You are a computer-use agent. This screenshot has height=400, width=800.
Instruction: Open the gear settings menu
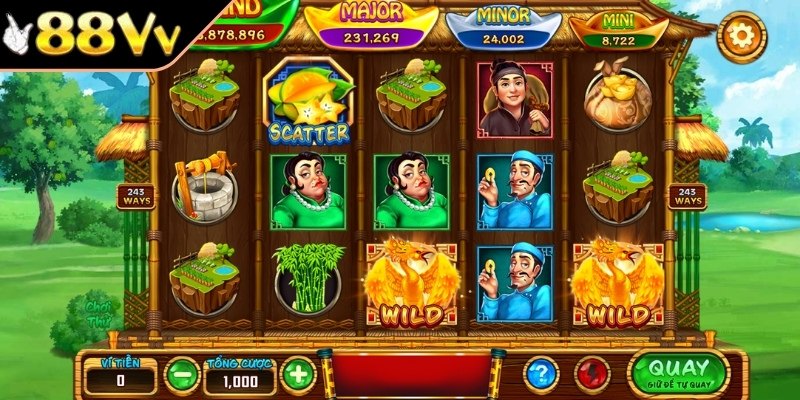[741, 37]
